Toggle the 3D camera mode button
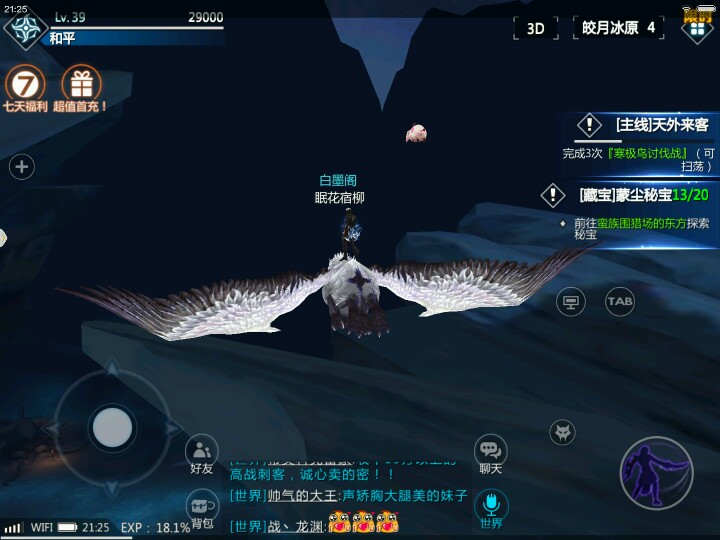 coord(536,28)
